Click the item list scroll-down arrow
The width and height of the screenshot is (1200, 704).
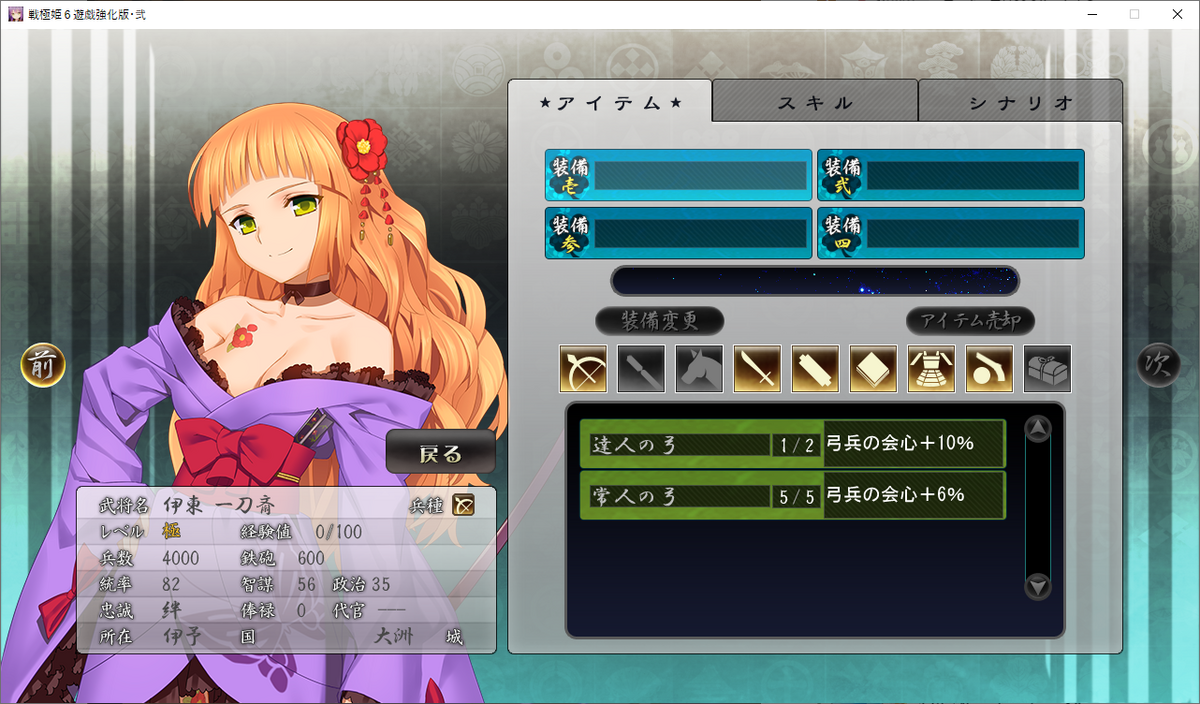(x=1038, y=586)
